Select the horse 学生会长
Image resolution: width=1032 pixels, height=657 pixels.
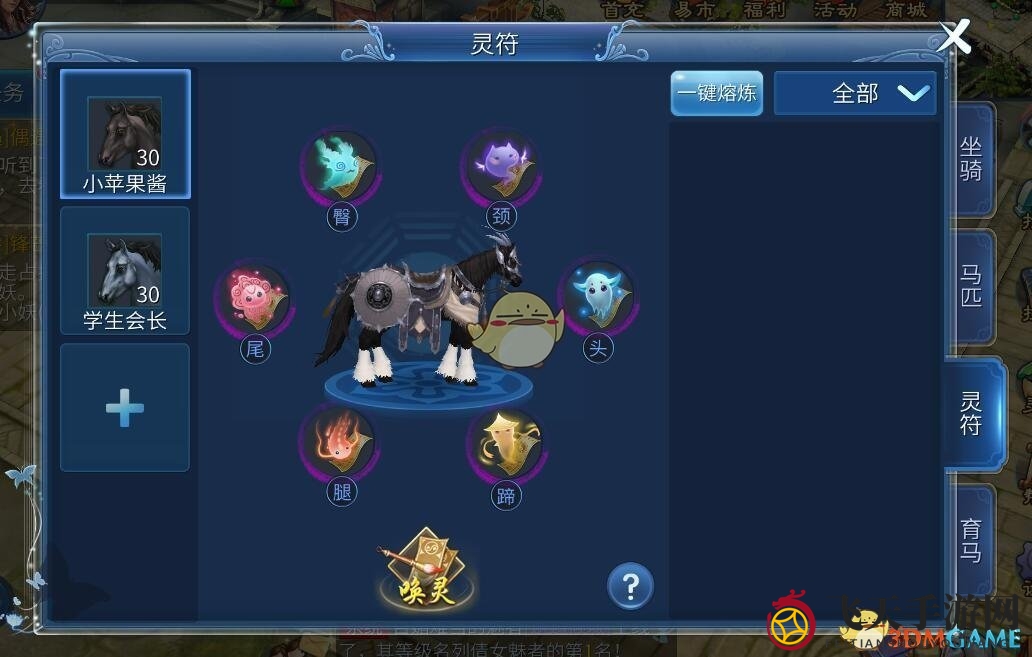click(x=125, y=271)
